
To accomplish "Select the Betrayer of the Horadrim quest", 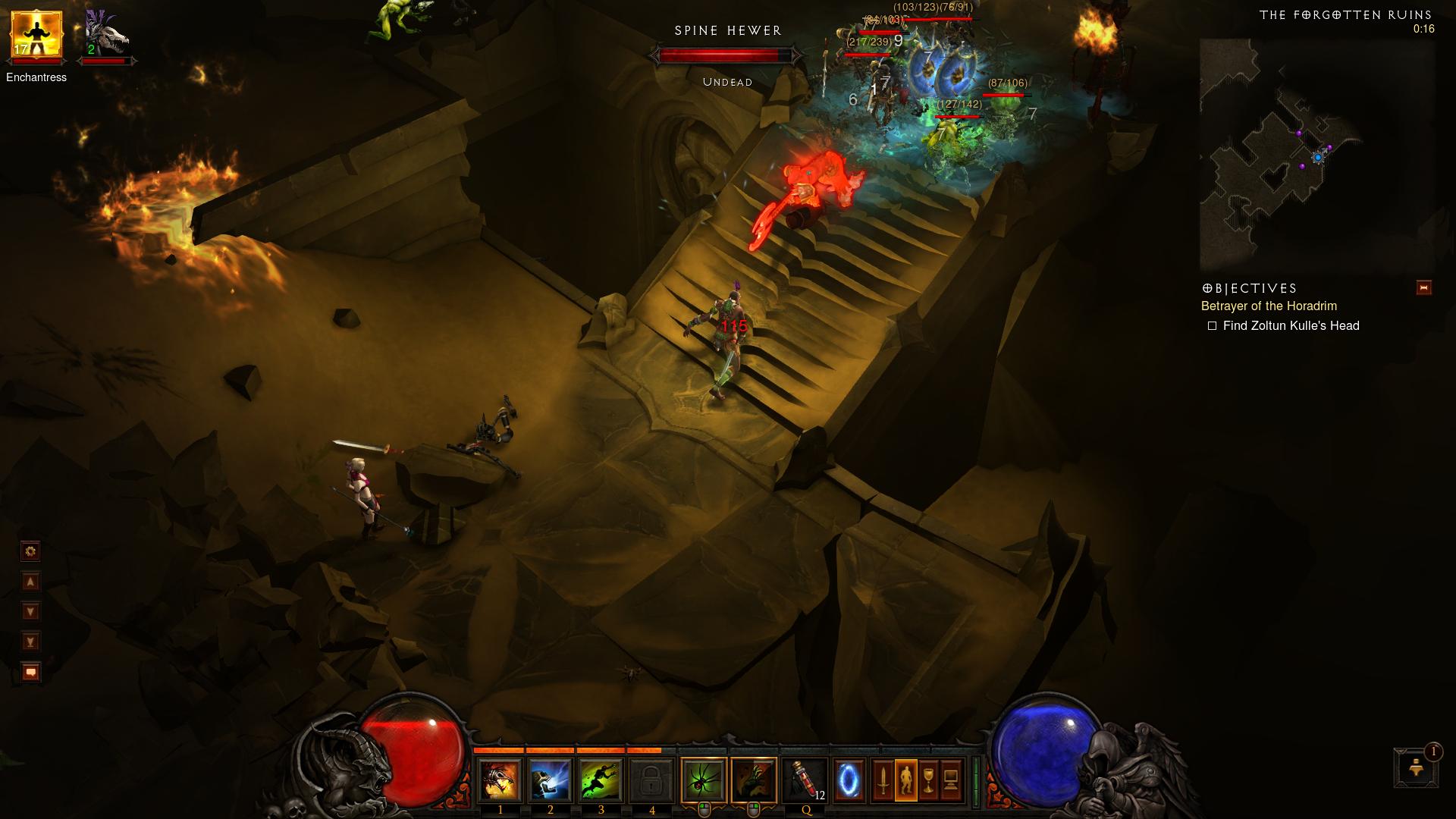I will 1269,306.
